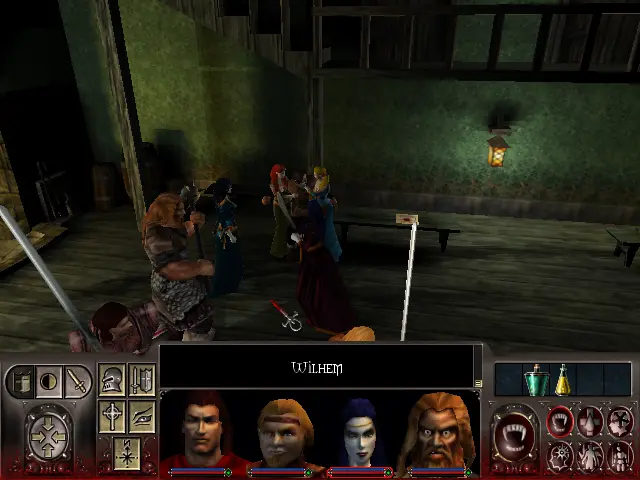Select the small fangs discipline icon
The width and height of the screenshot is (640, 480).
pos(561,422)
